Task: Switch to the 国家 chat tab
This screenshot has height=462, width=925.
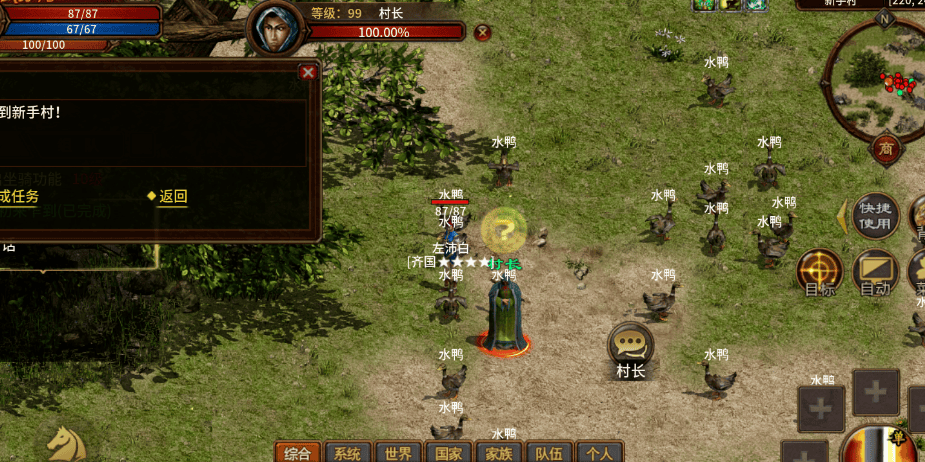Action: (449, 452)
